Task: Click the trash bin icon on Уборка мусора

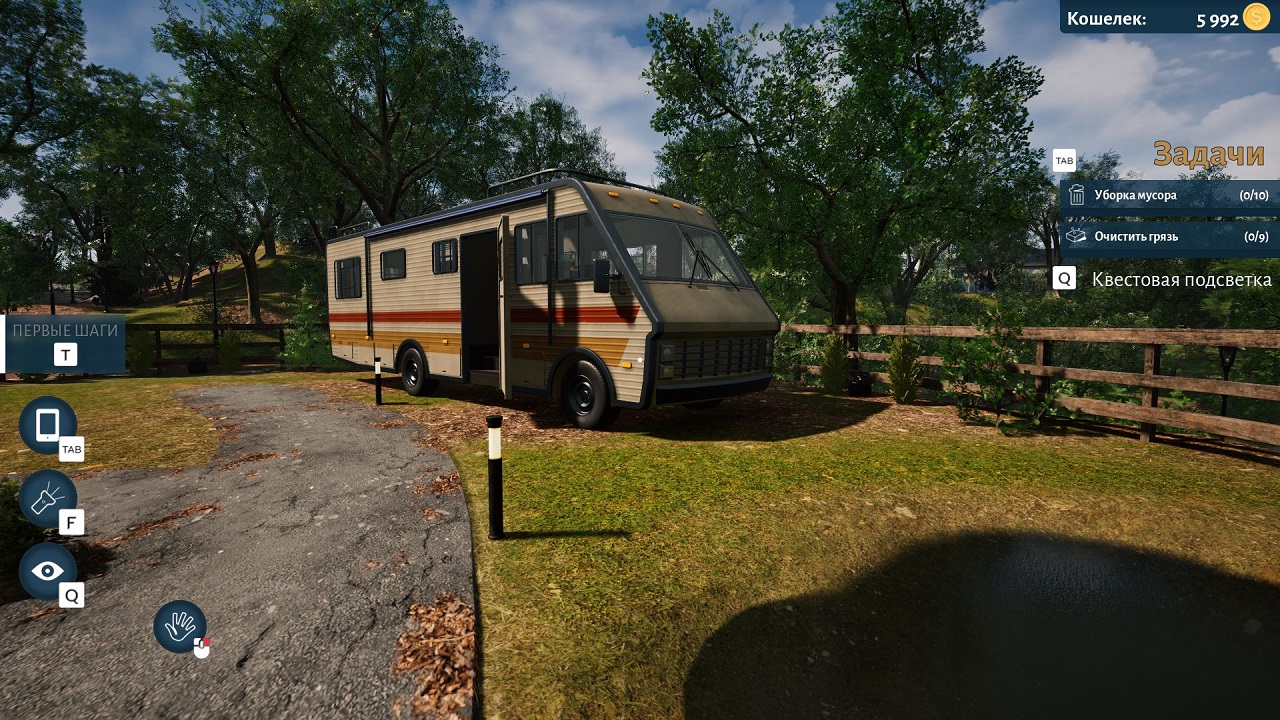Action: [1078, 196]
